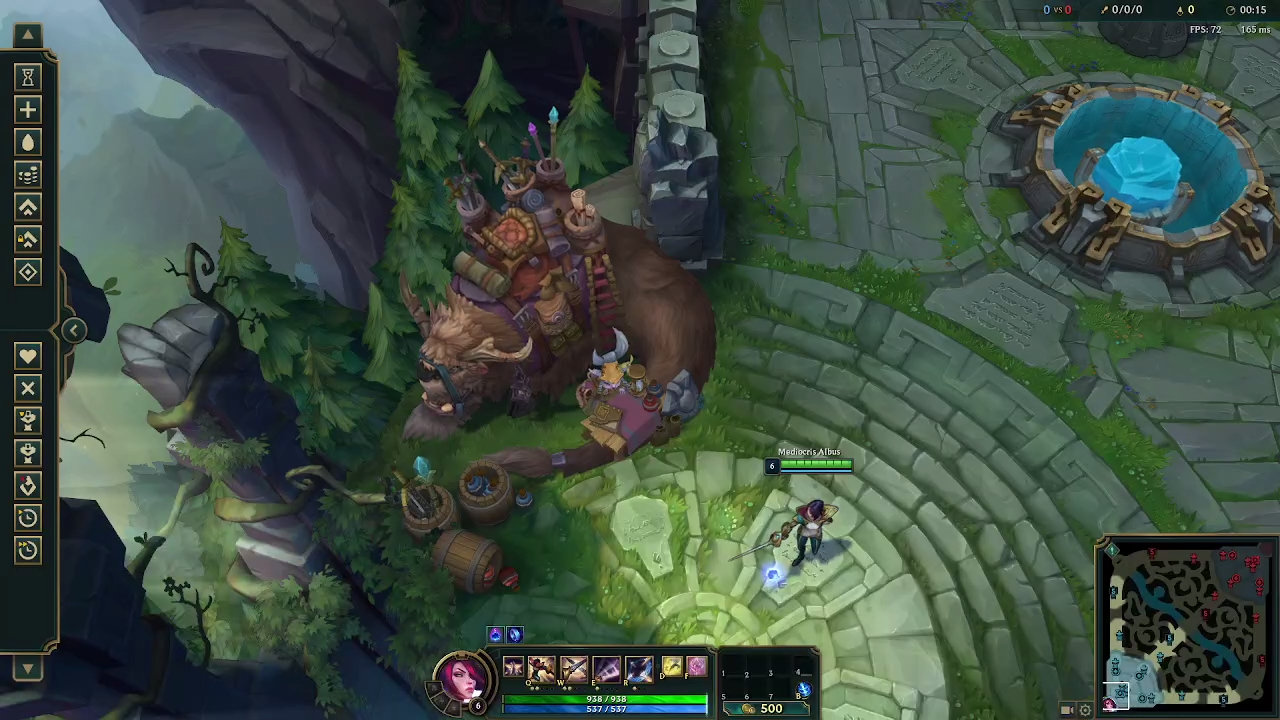Image resolution: width=1280 pixels, height=720 pixels.
Task: Click the clock game-speed icon
Action: (27, 517)
